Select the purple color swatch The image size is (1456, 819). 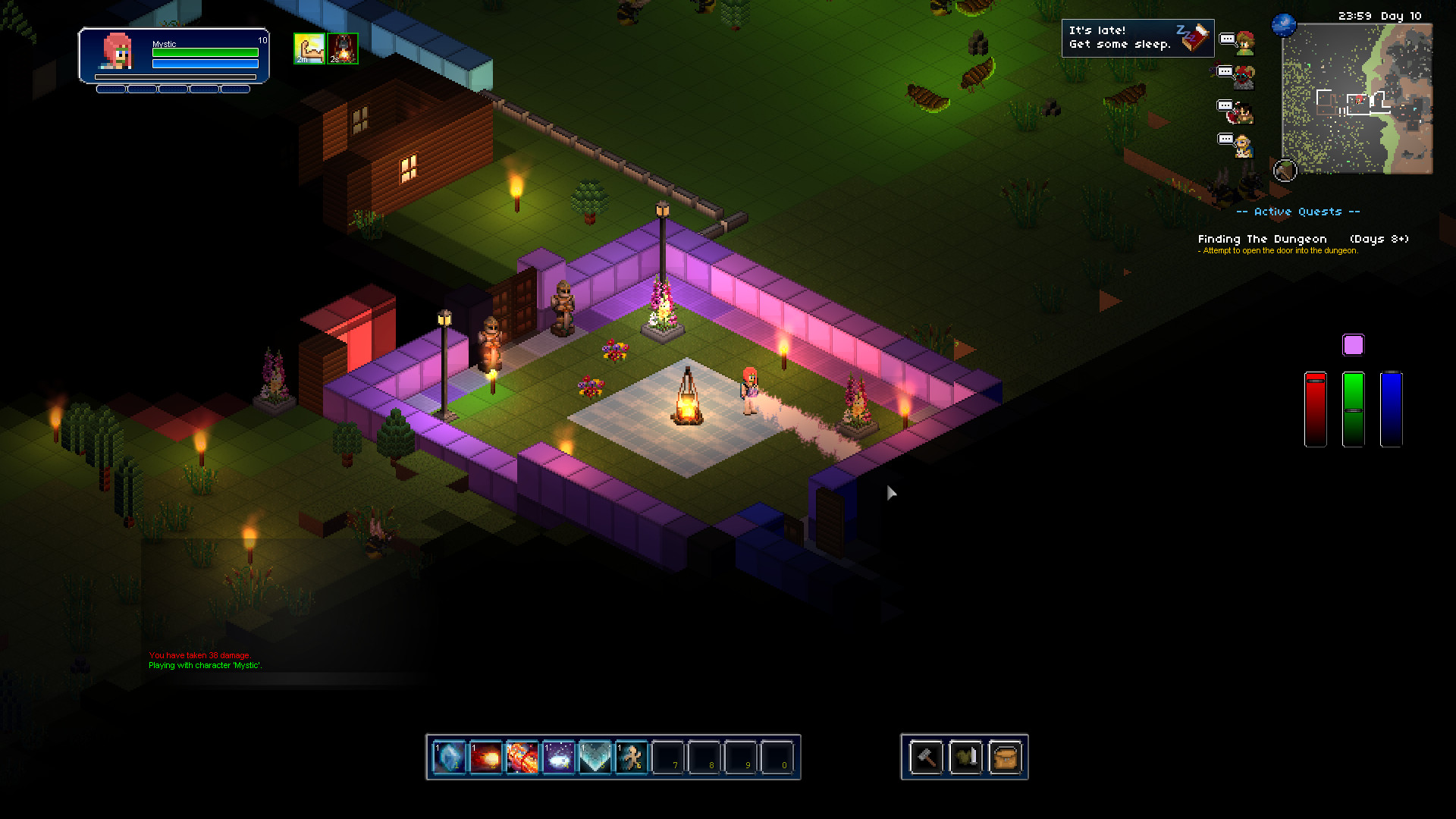tap(1353, 345)
